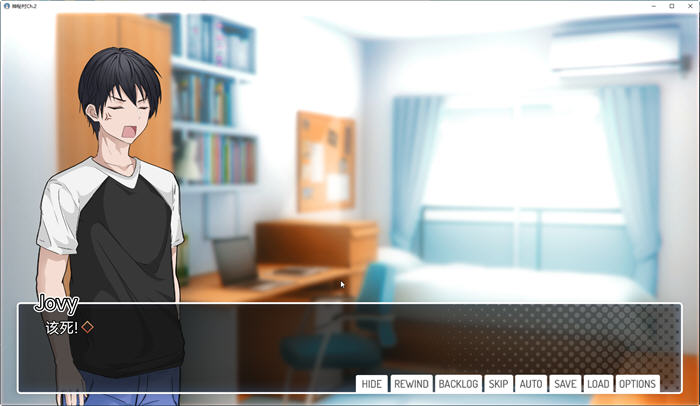Image resolution: width=700 pixels, height=406 pixels.
Task: Click the REWIND button
Action: click(411, 384)
